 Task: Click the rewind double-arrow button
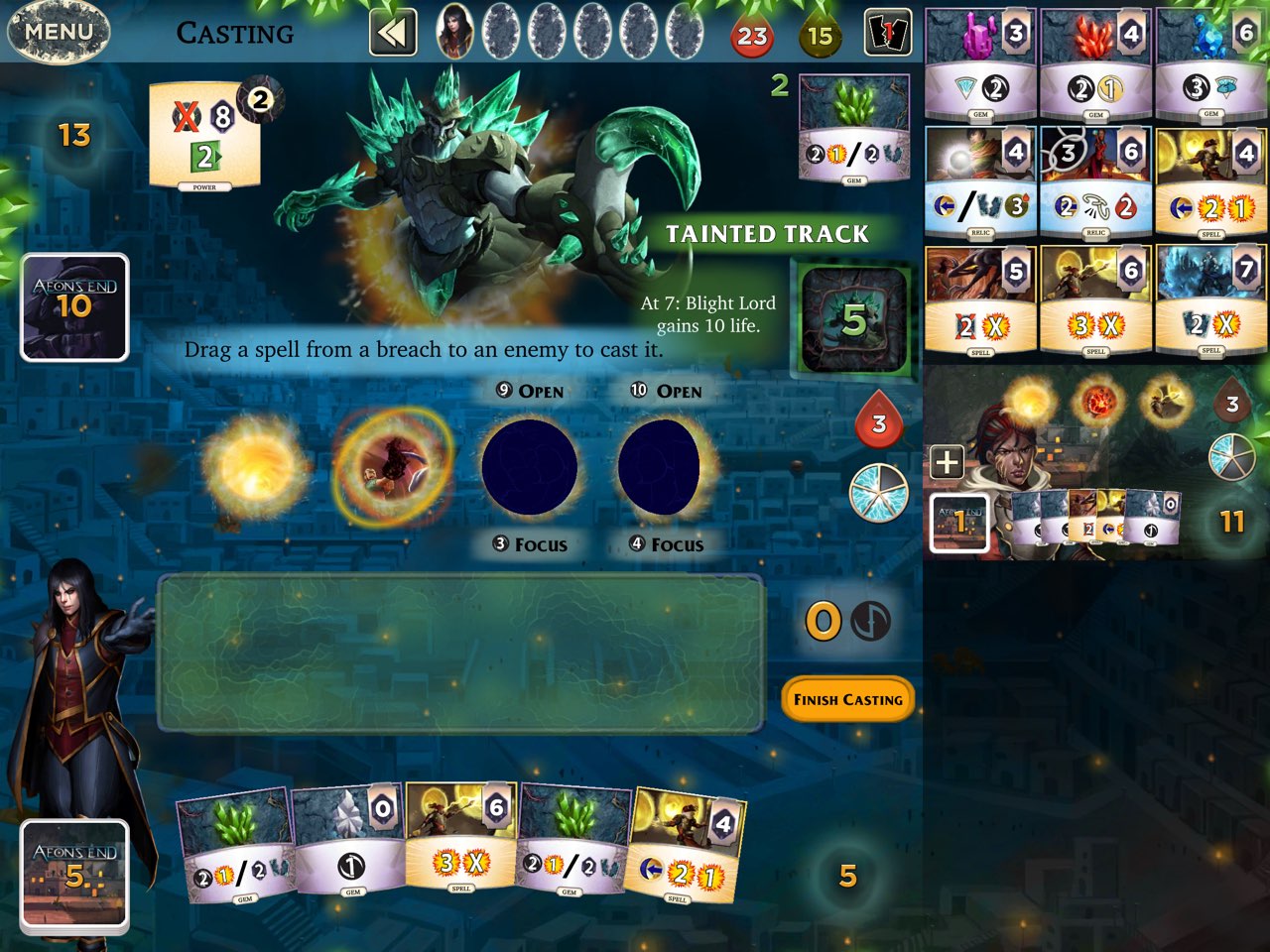point(393,34)
